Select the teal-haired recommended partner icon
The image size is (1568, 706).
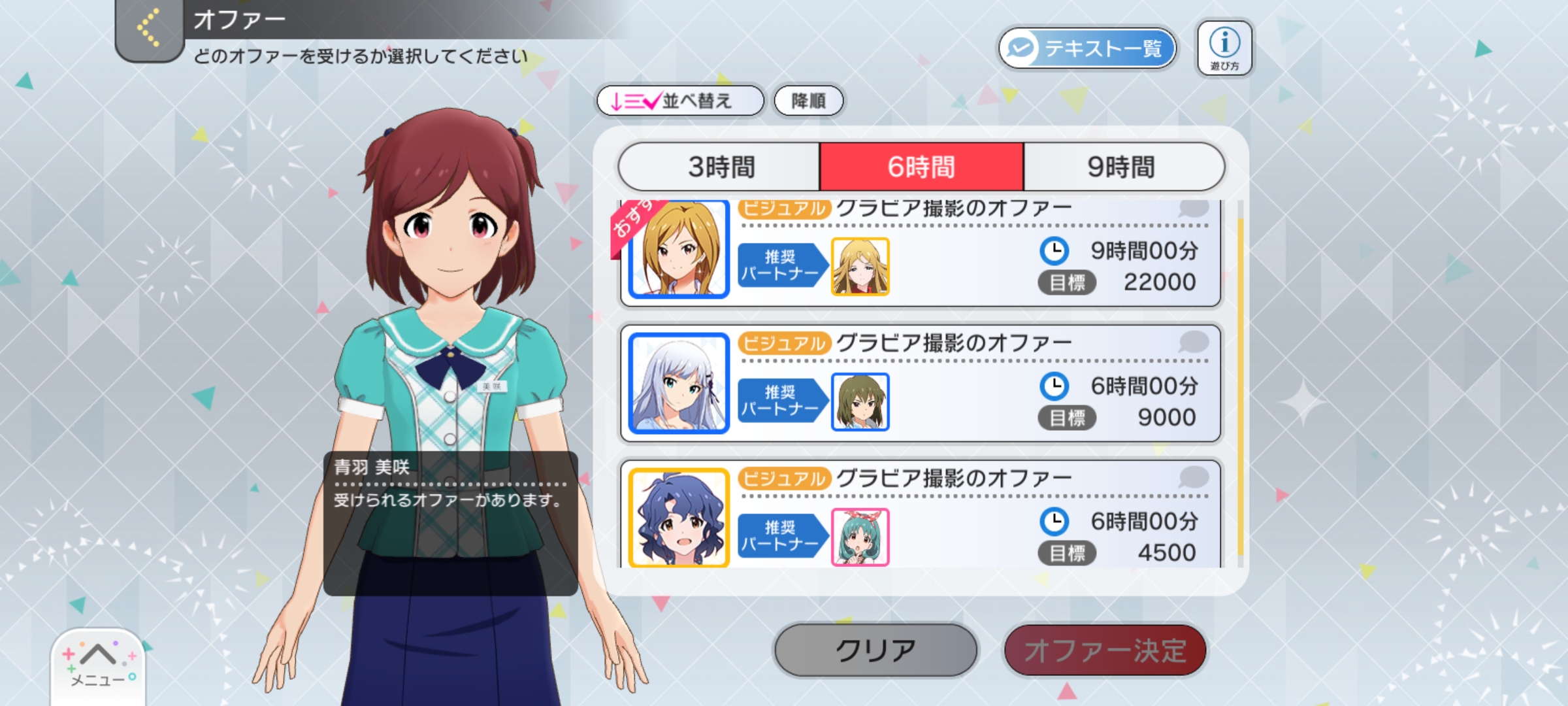tap(860, 537)
